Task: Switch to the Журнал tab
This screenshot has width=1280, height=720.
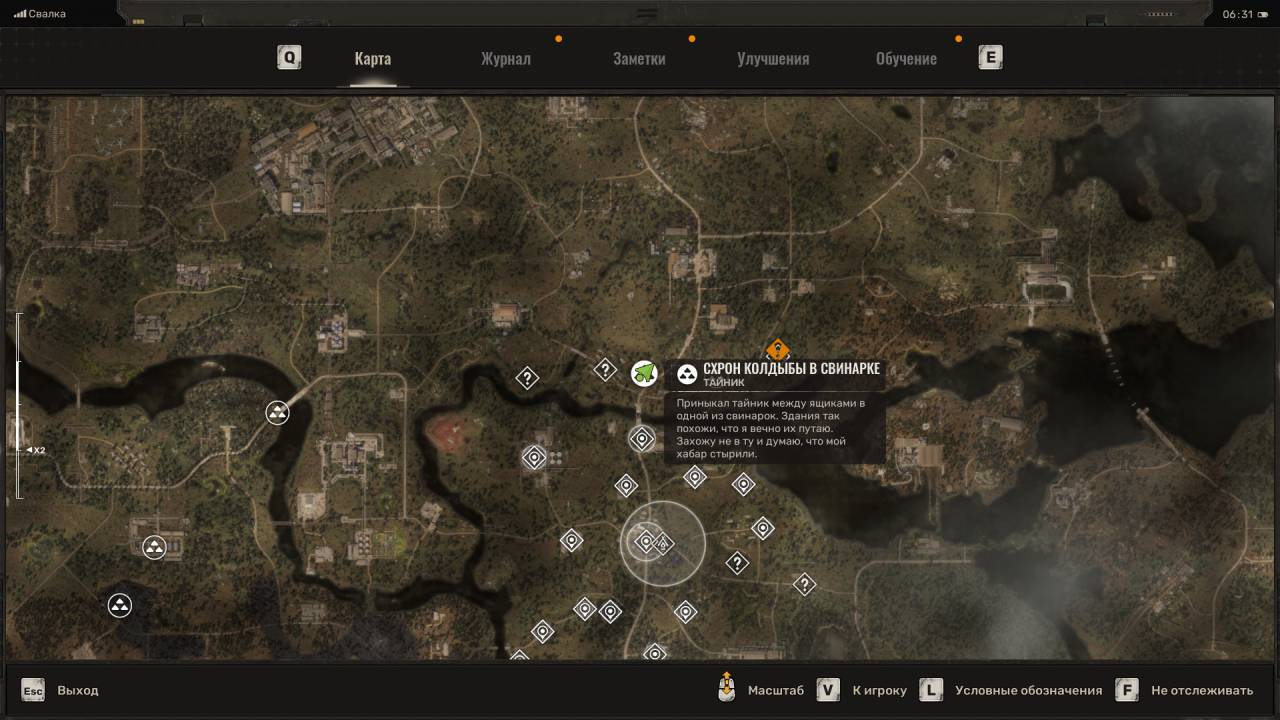Action: [506, 58]
